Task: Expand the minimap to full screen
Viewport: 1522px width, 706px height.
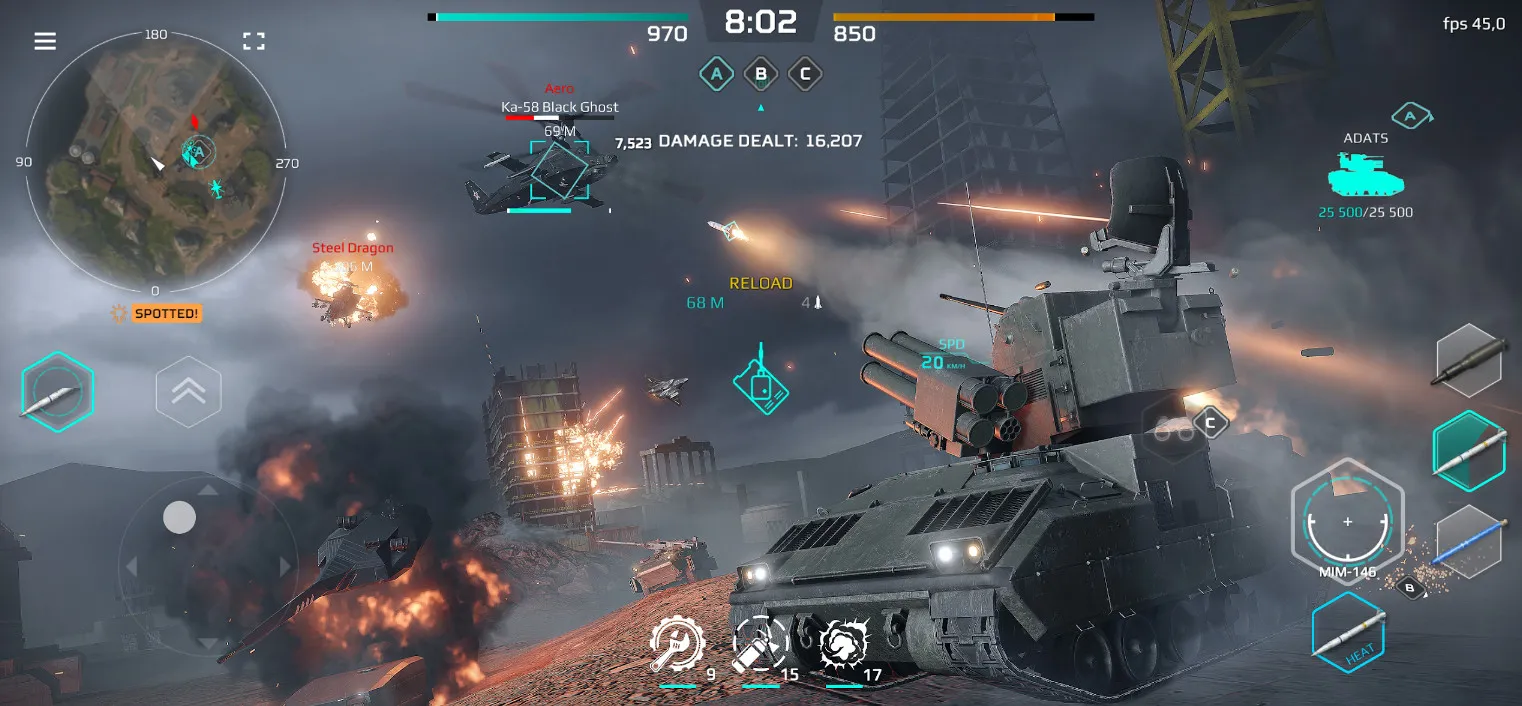Action: click(254, 41)
